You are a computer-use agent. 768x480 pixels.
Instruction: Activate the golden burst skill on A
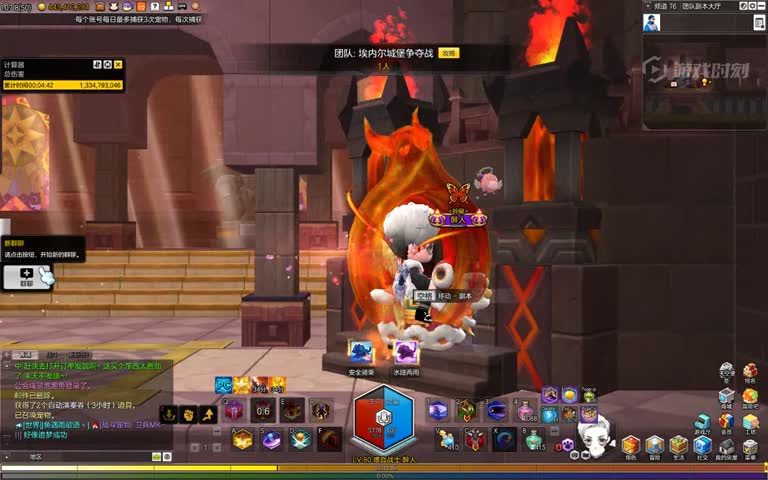click(x=242, y=439)
